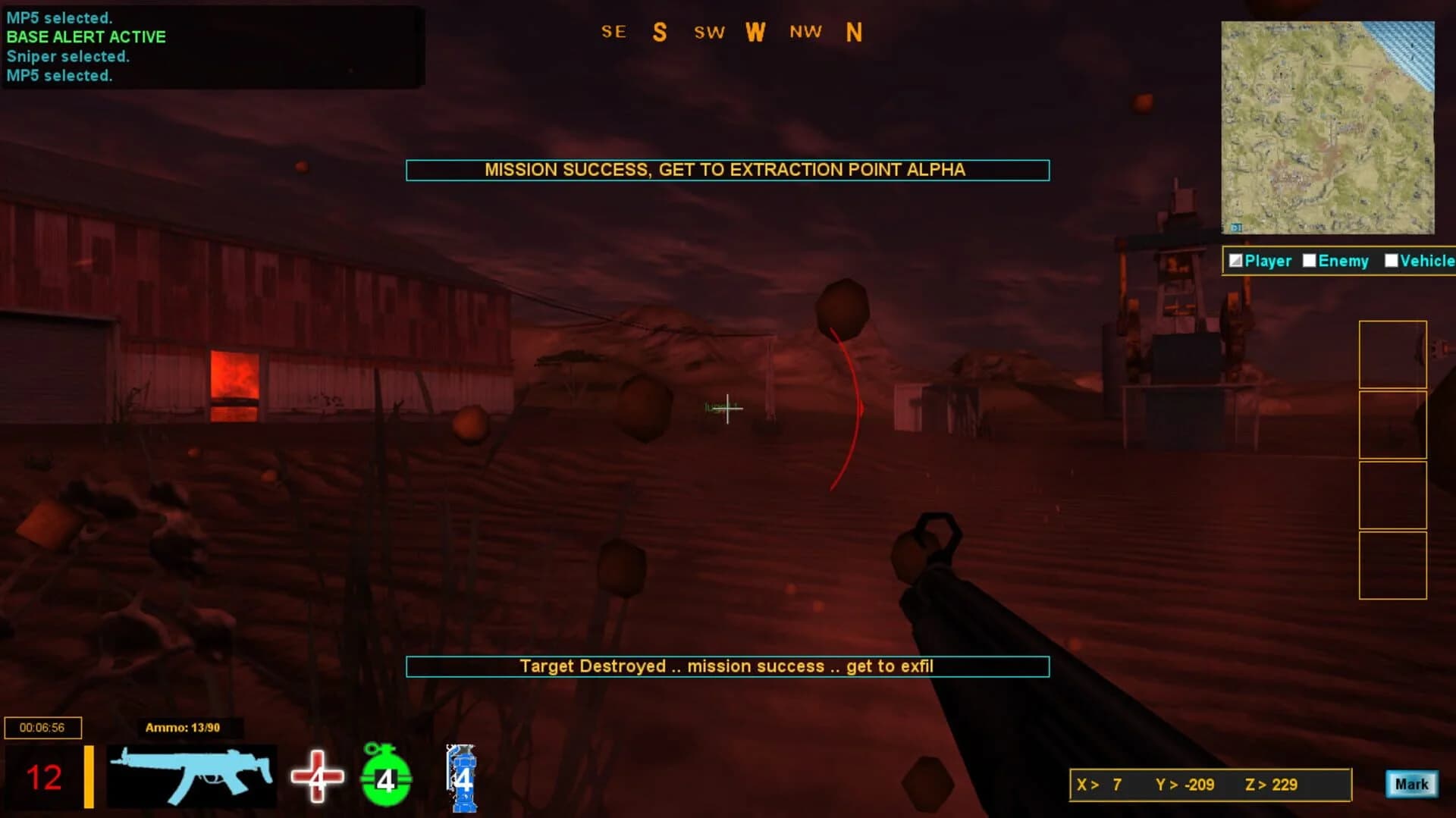The image size is (1456, 818).
Task: Click the W heading on the compass
Action: pyautogui.click(x=755, y=32)
